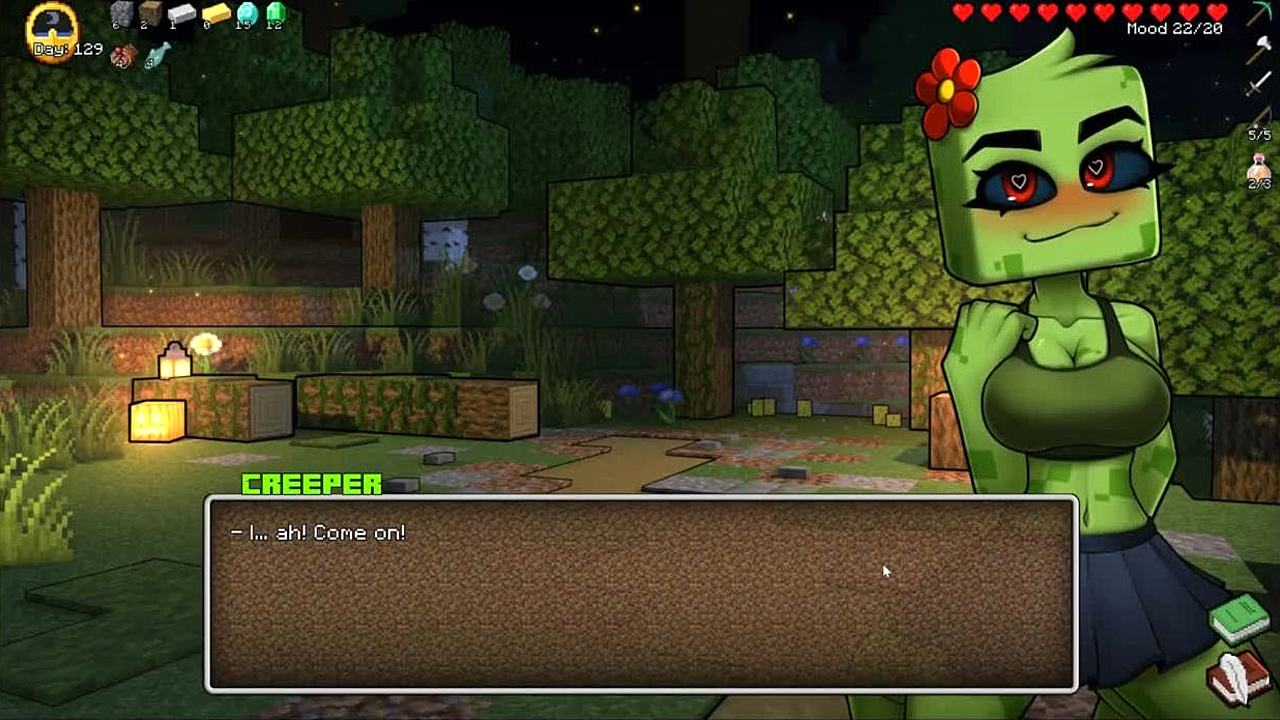Image resolution: width=1280 pixels, height=720 pixels.
Task: Open the green book icon
Action: click(1239, 618)
